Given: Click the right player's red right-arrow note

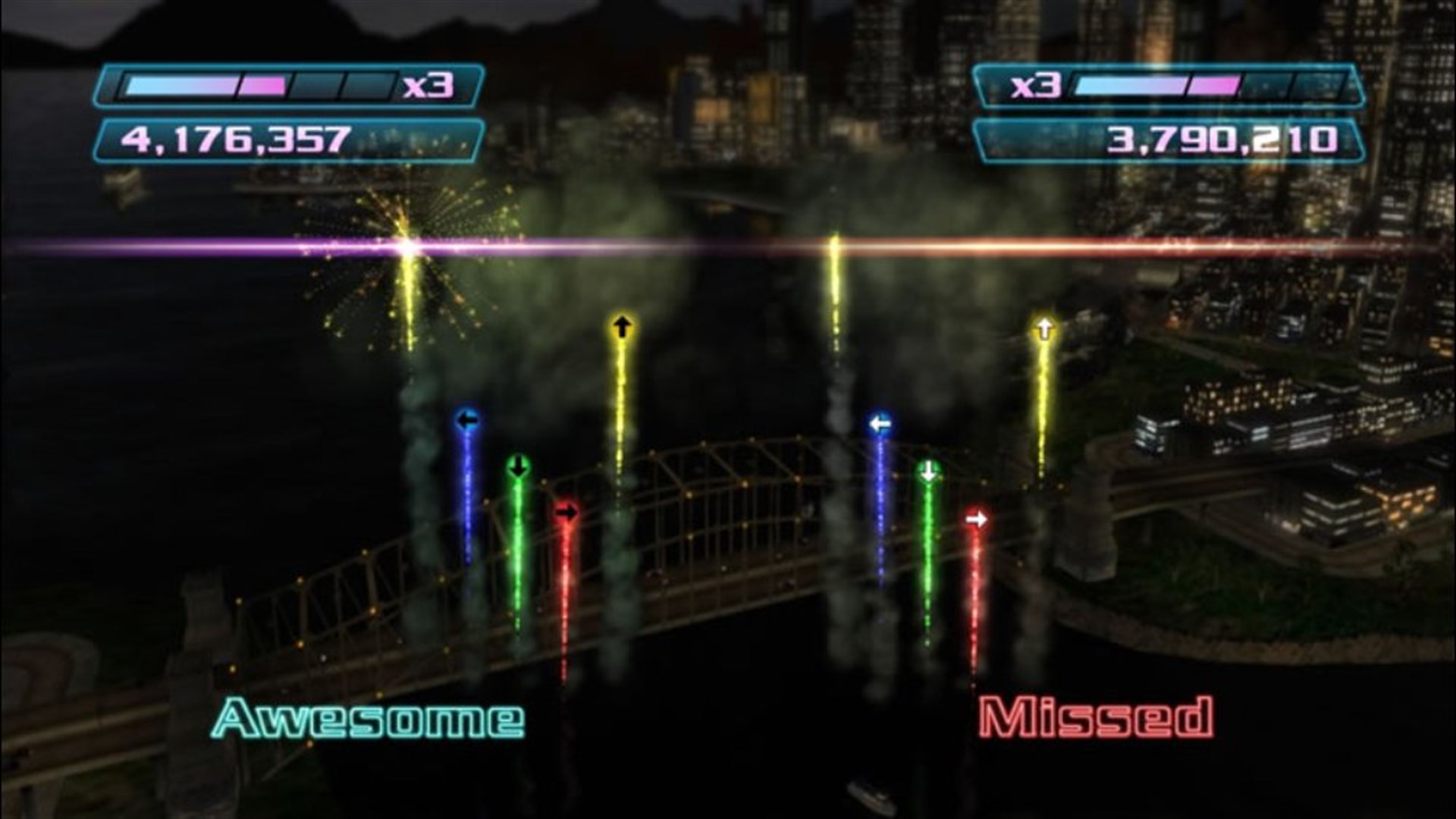Looking at the screenshot, I should click(976, 517).
